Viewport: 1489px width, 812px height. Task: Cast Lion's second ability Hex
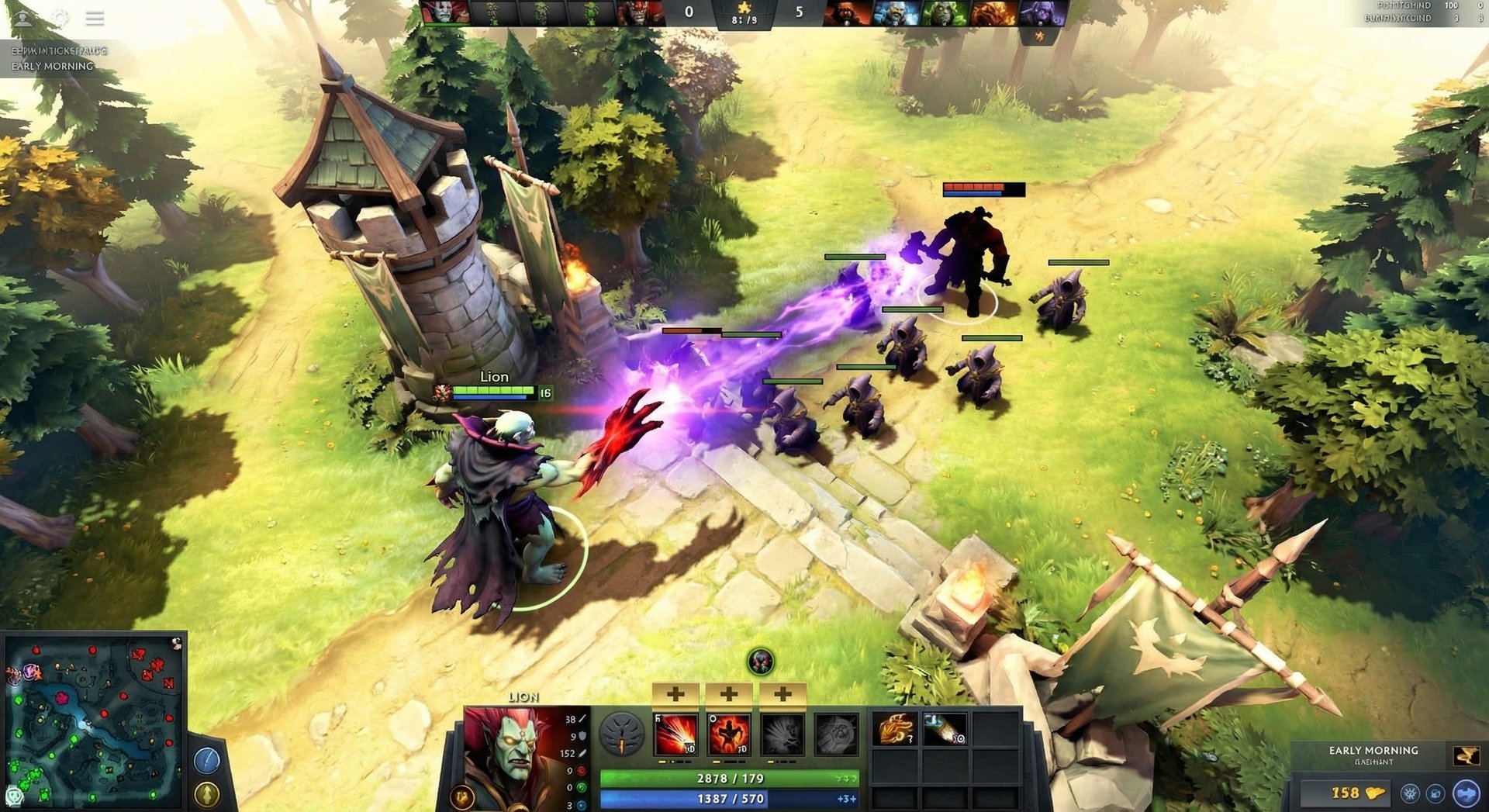(730, 733)
